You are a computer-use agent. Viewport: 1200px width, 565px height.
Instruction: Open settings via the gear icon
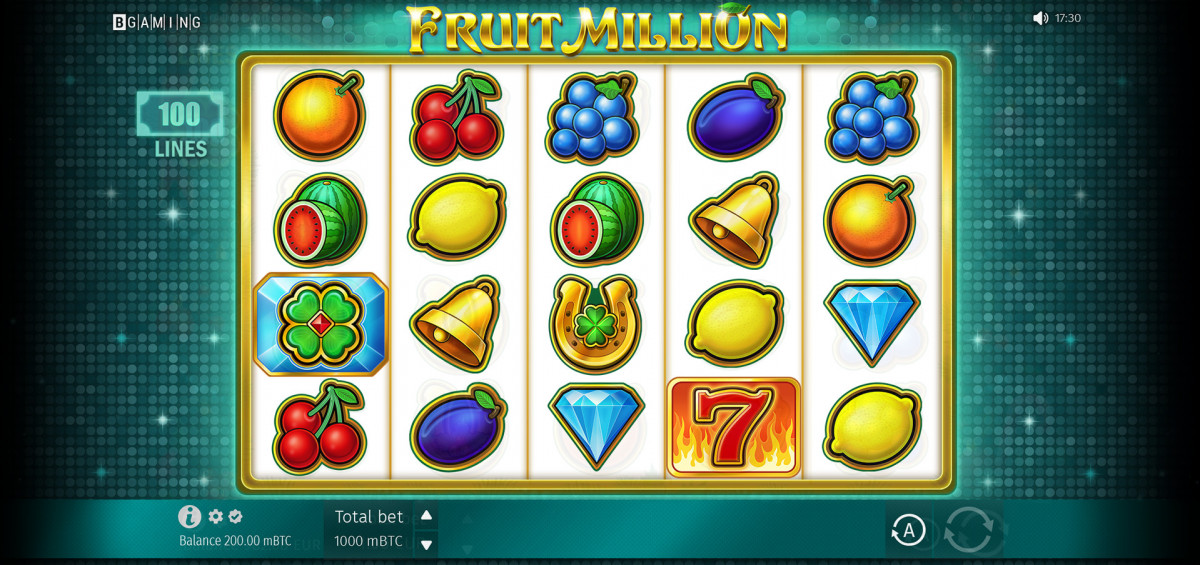tap(215, 517)
